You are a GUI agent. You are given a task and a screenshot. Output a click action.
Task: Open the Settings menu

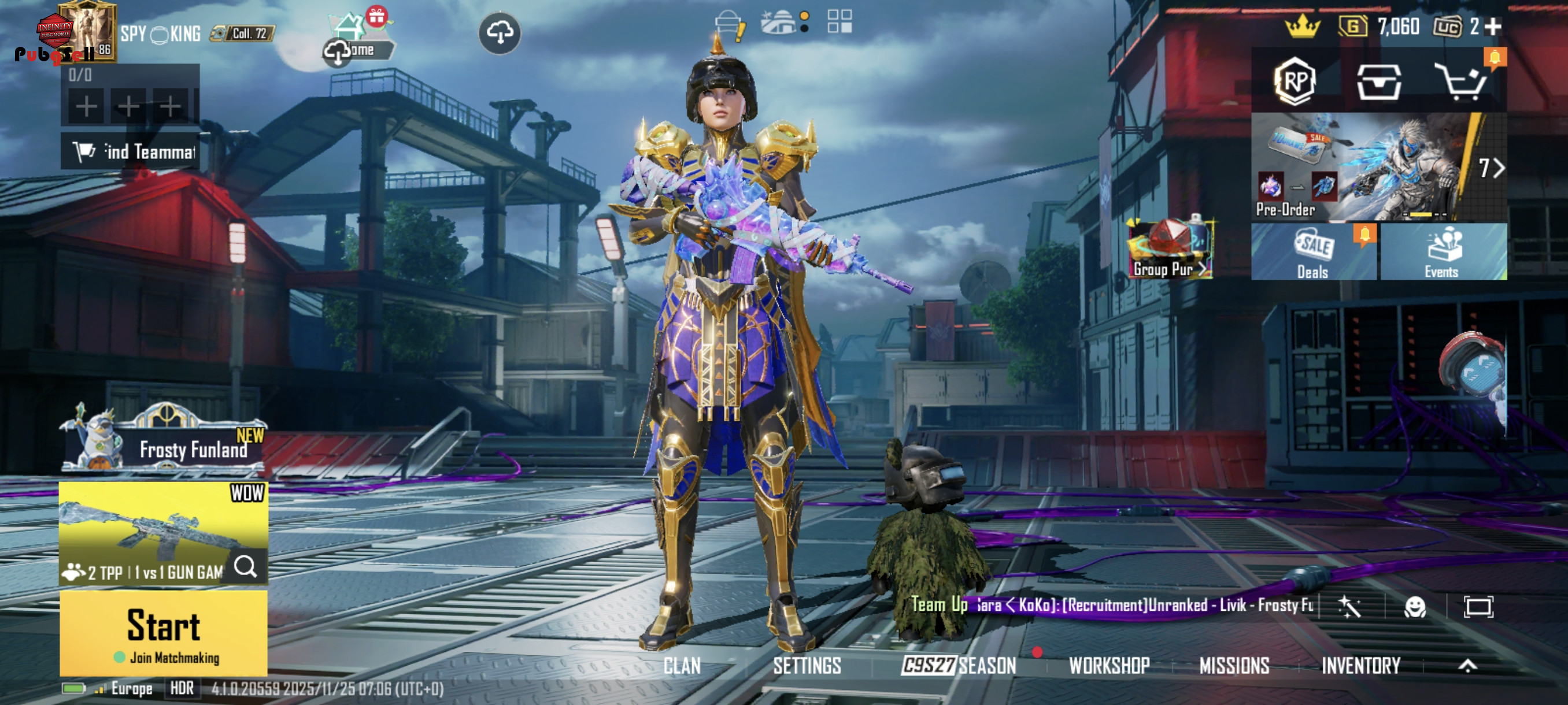[807, 666]
